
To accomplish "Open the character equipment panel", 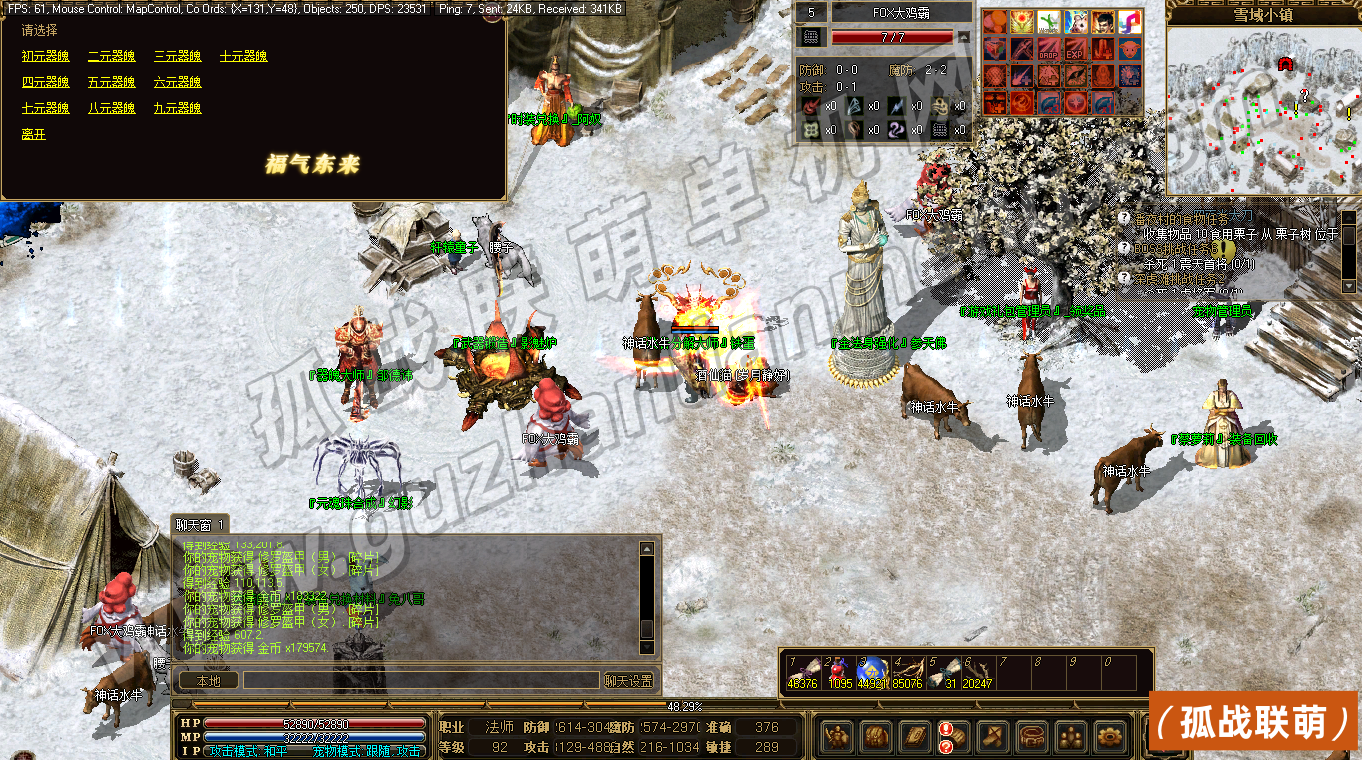I will (837, 737).
